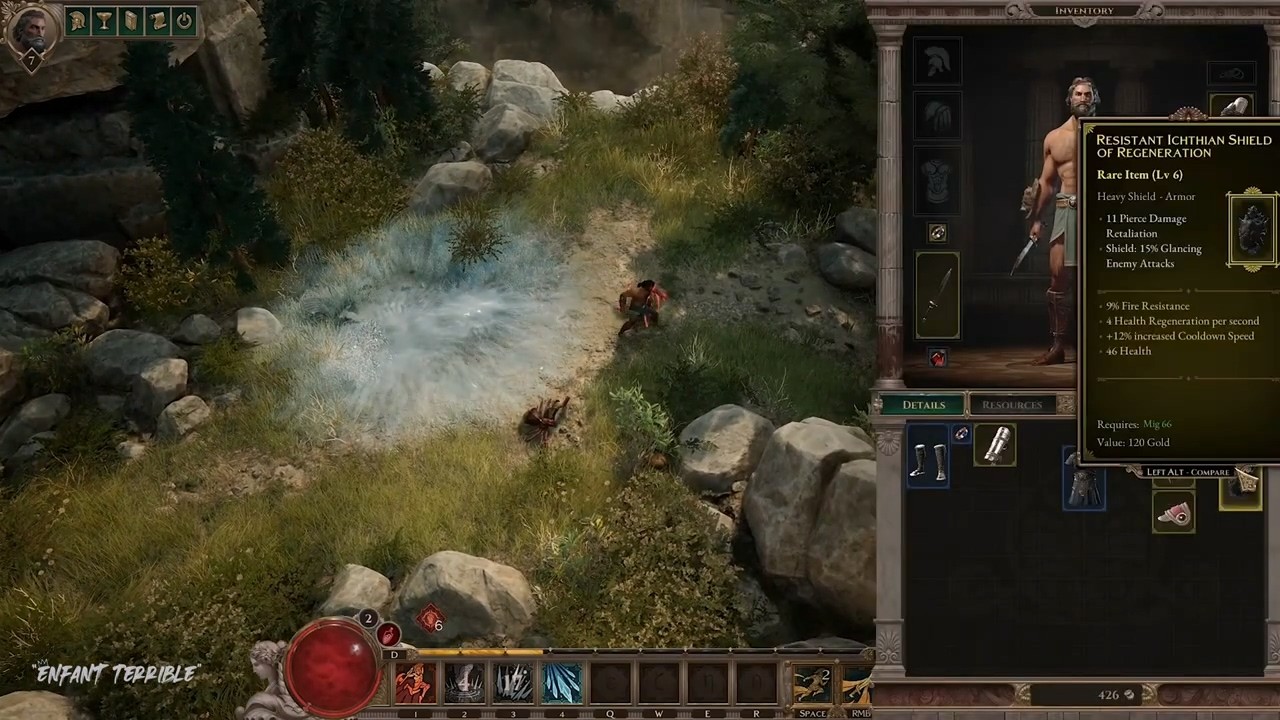Viewport: 1280px width, 720px height.
Task: Click the equipped ring slot
Action: pyautogui.click(x=937, y=233)
